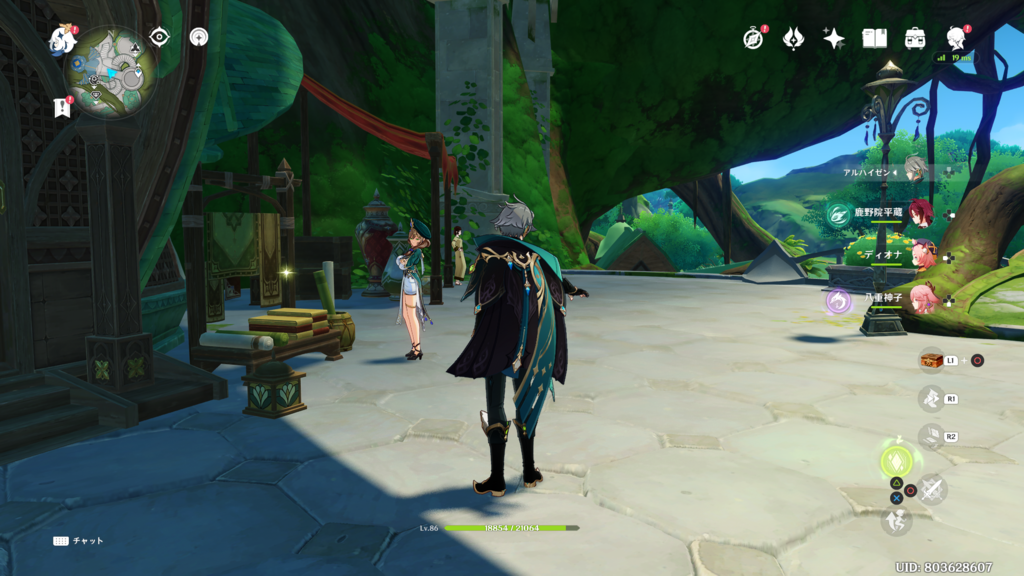Screen dimensions: 1024x576
Task: Open the Paimon main menu
Action: click(x=62, y=41)
